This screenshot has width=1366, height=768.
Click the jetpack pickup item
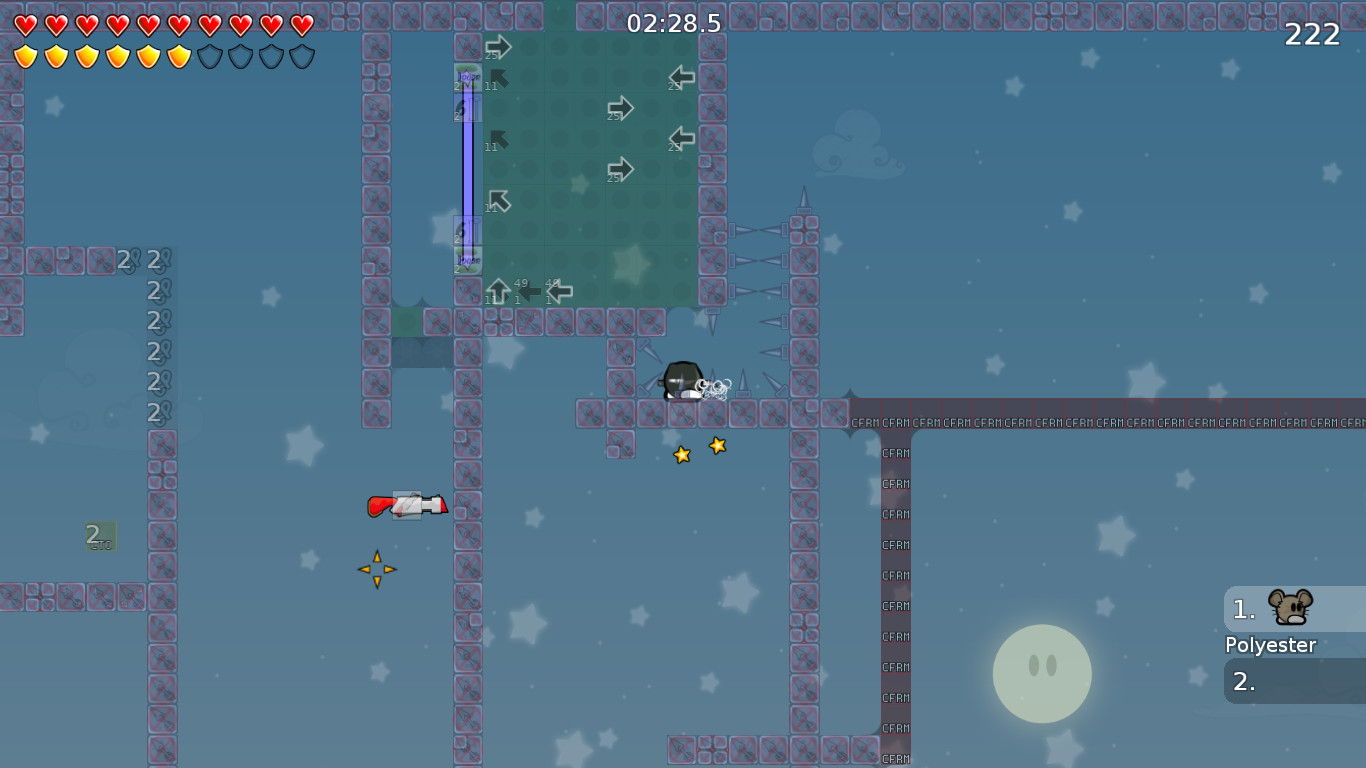[405, 505]
